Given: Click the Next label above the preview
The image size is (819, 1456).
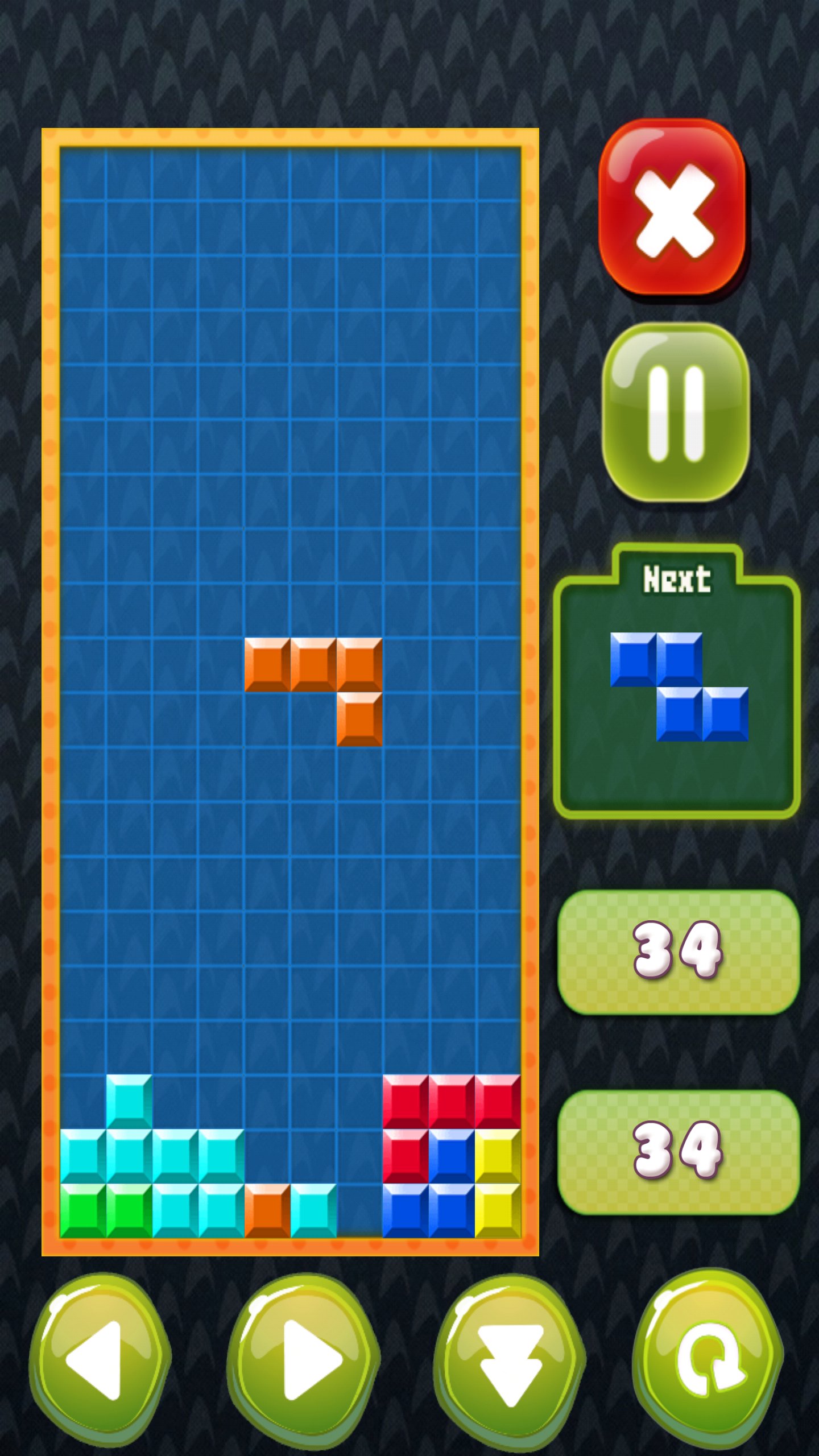Looking at the screenshot, I should point(678,578).
